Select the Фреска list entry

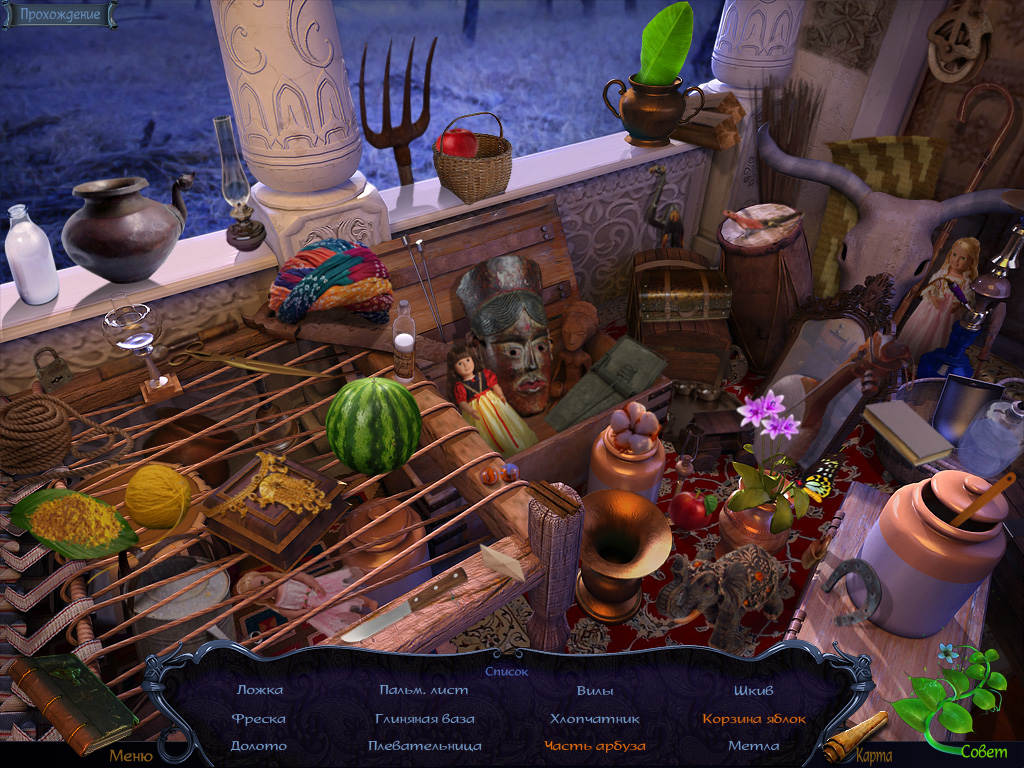(x=259, y=718)
